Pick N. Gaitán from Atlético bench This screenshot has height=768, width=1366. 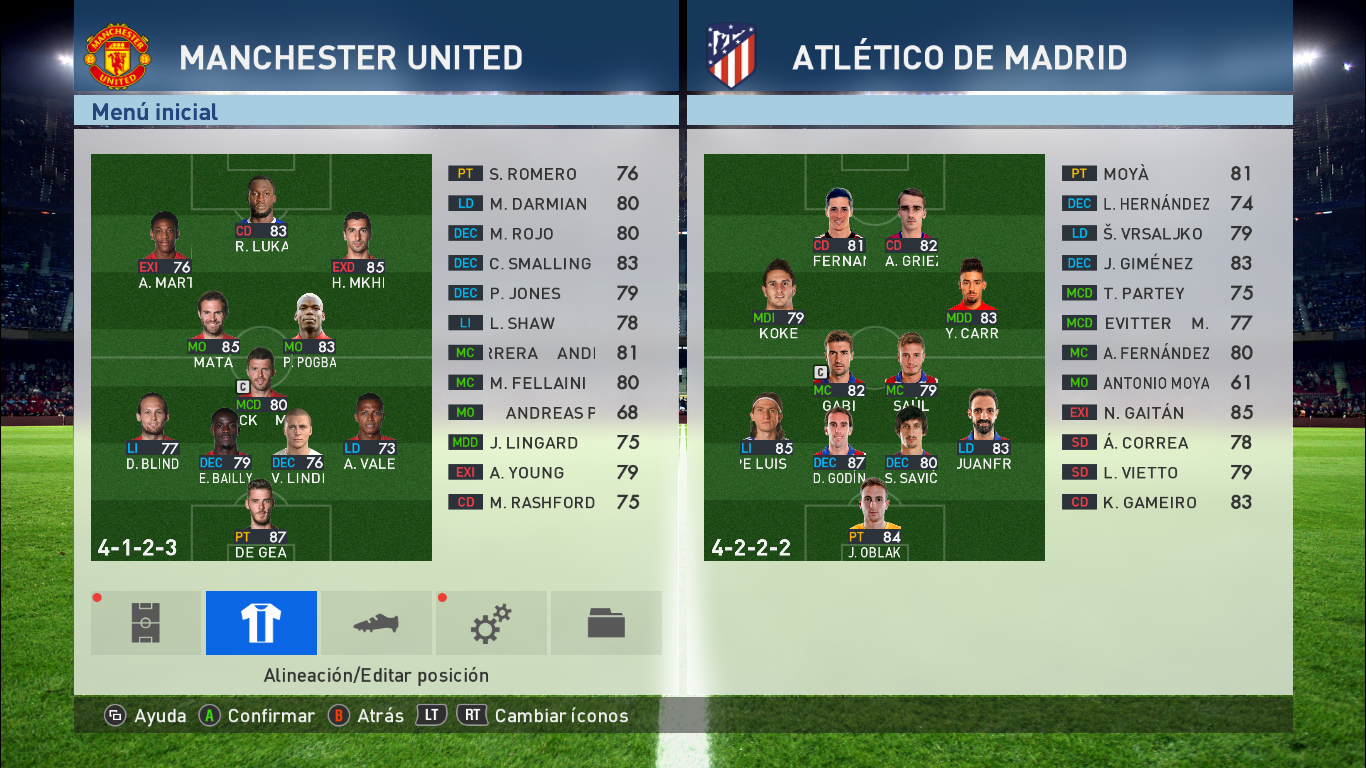pyautogui.click(x=1156, y=413)
